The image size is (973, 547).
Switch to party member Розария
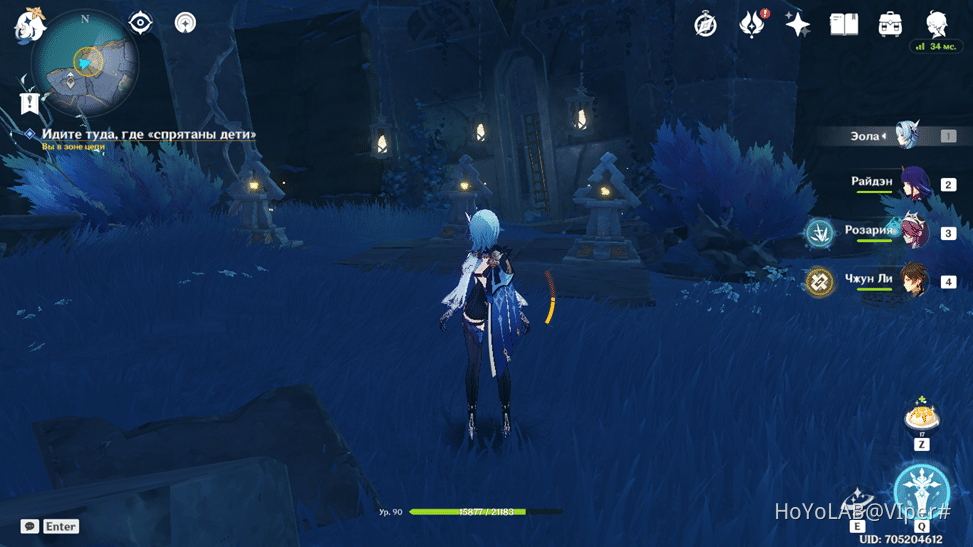coord(914,232)
